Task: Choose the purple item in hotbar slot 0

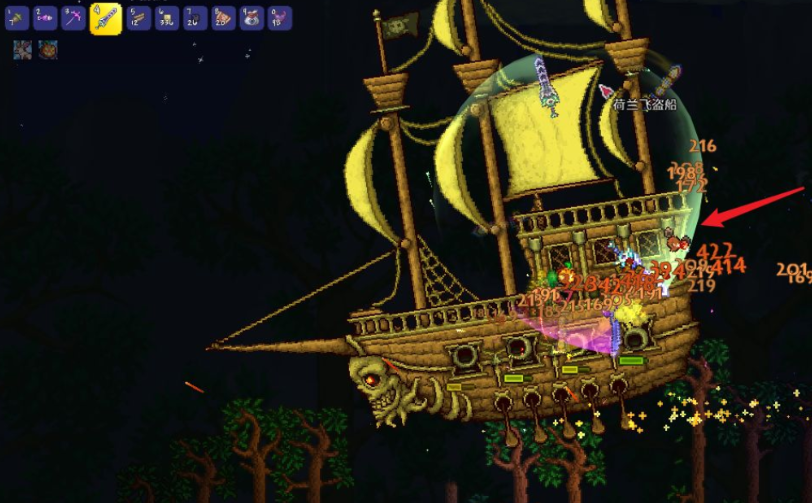Action: click(x=279, y=18)
